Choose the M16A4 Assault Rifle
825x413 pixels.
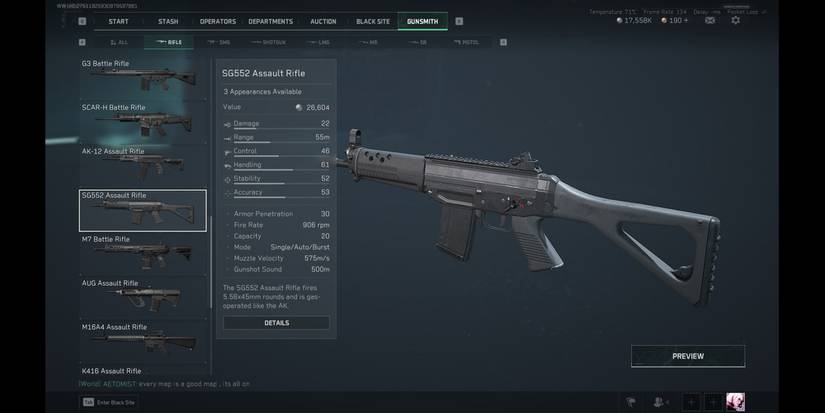click(x=143, y=341)
